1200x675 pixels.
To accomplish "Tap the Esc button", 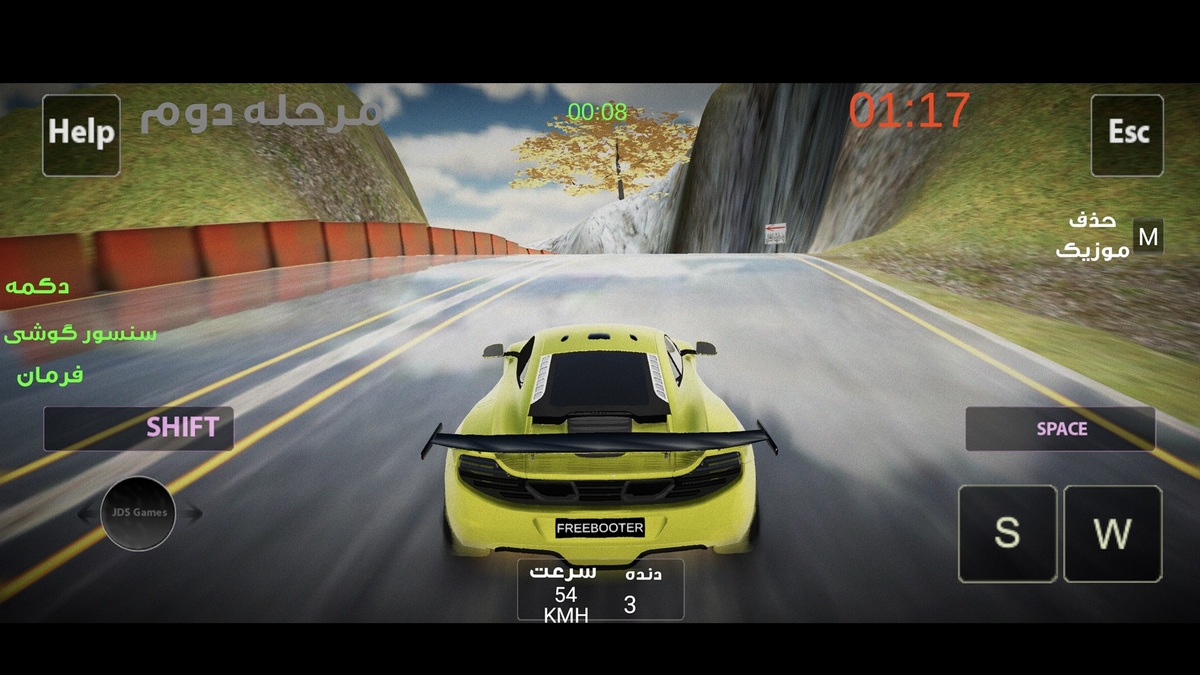I will [x=1127, y=134].
